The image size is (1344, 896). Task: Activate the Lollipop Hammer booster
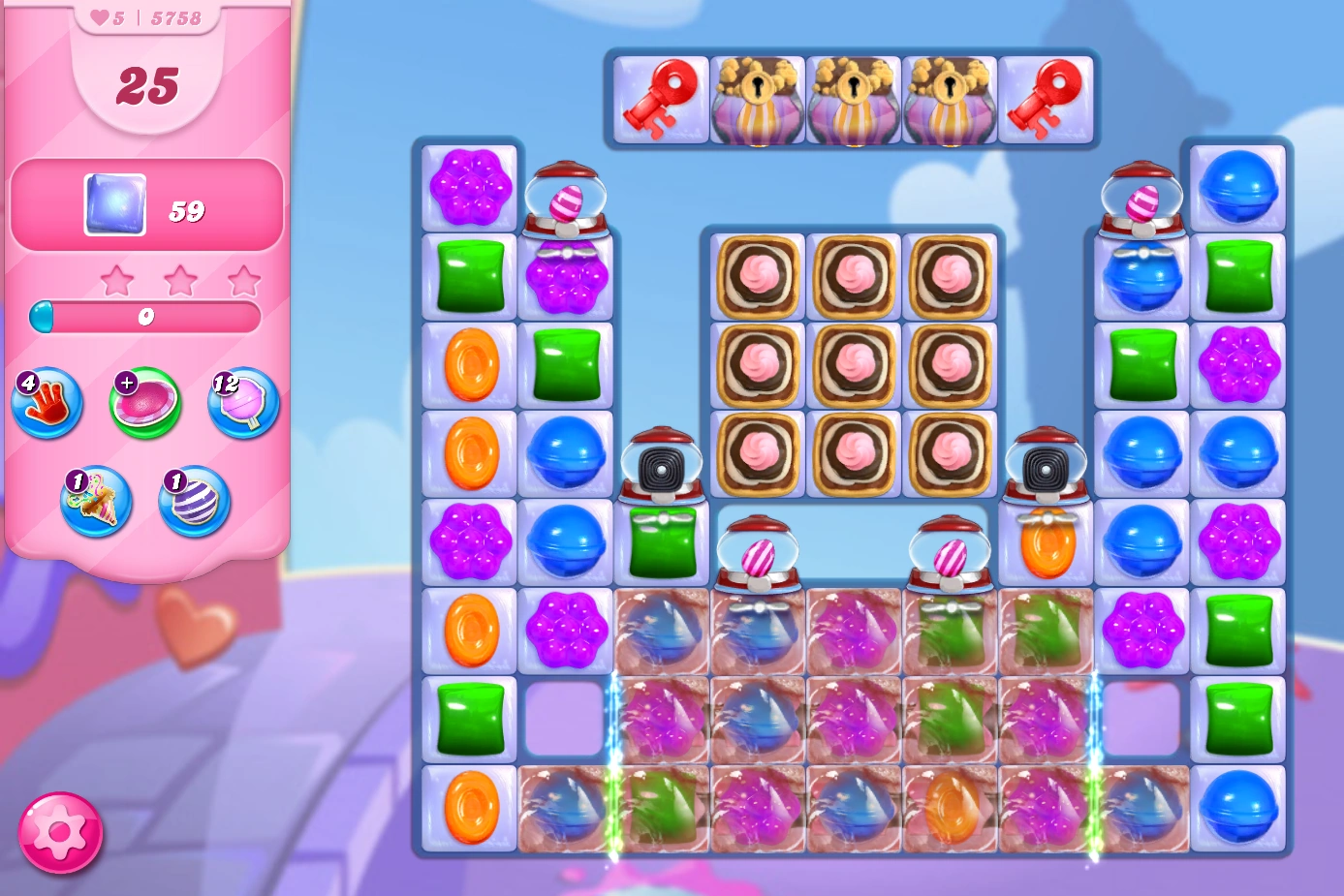(242, 402)
